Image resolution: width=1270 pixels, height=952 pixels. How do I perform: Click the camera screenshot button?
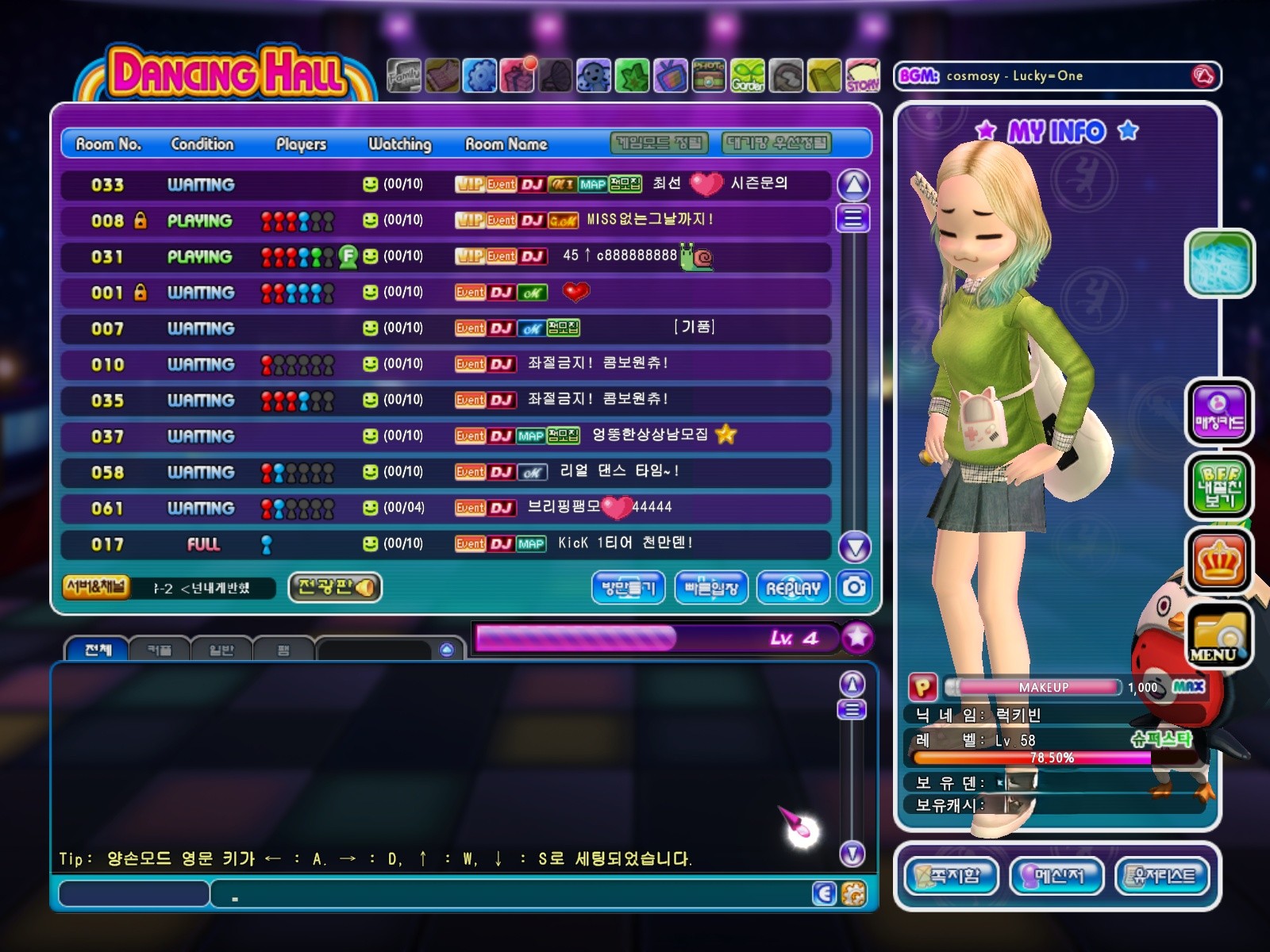pyautogui.click(x=854, y=587)
